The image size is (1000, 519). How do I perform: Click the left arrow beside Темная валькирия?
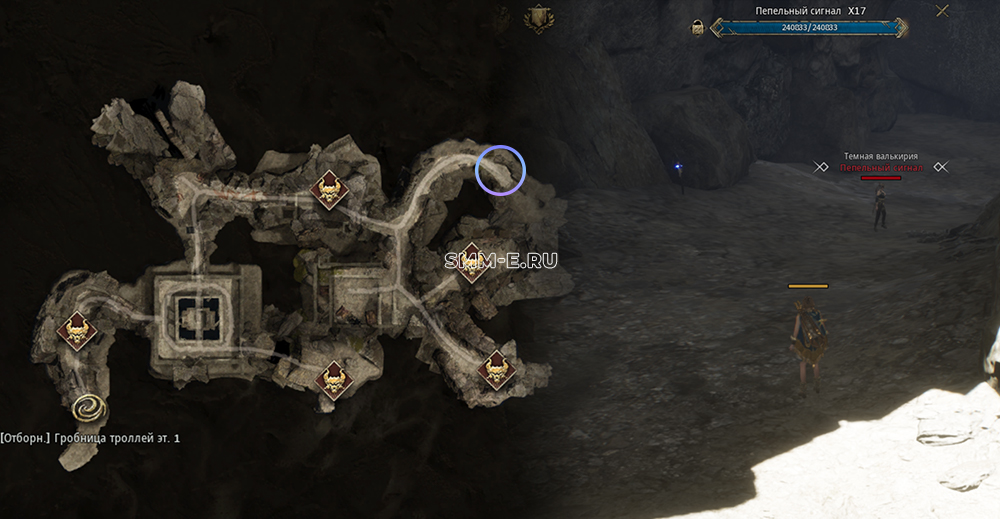pos(821,167)
